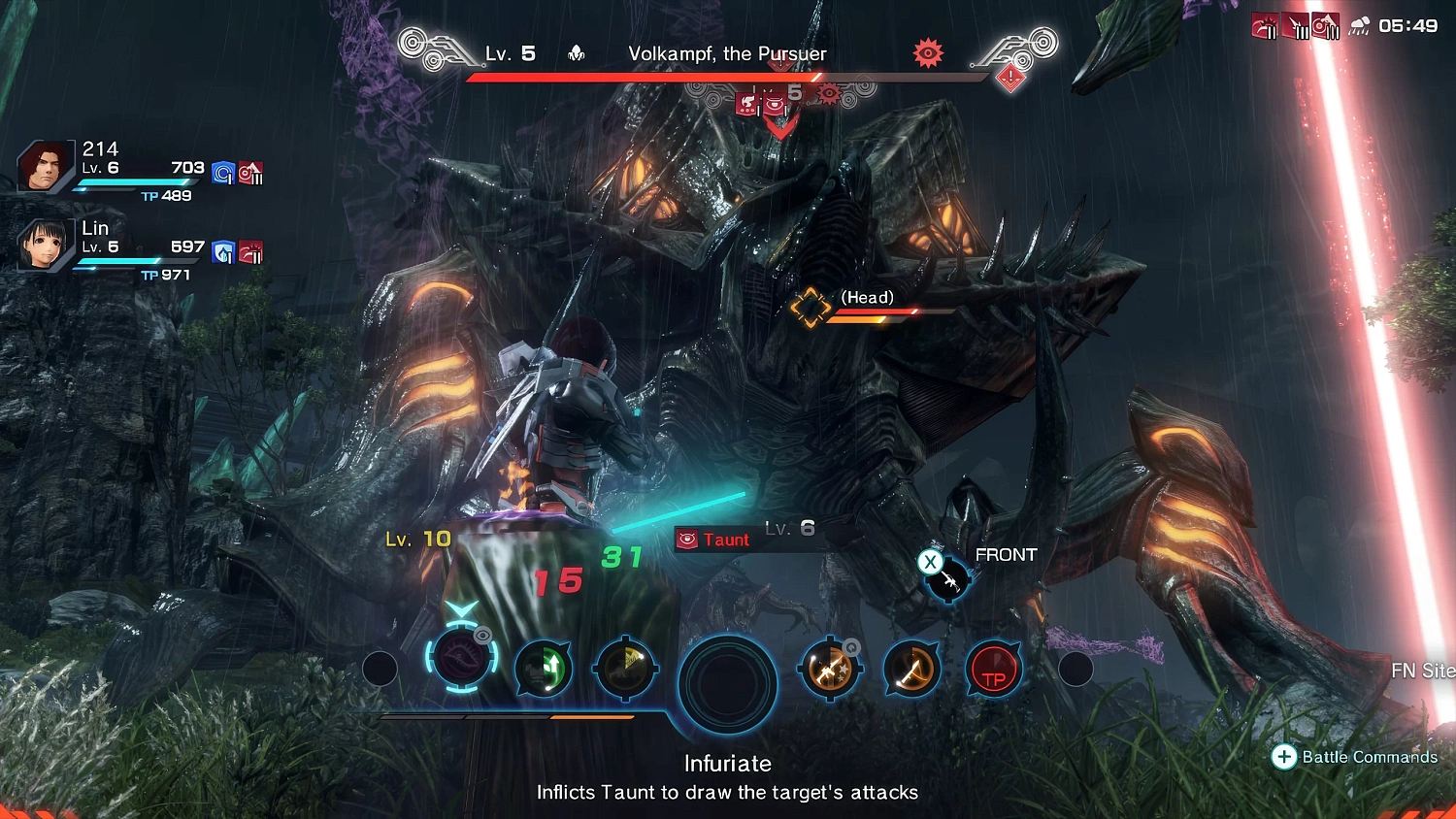Activate the orange melee slash art icon
Viewport: 1456px width, 819px height.
(910, 670)
